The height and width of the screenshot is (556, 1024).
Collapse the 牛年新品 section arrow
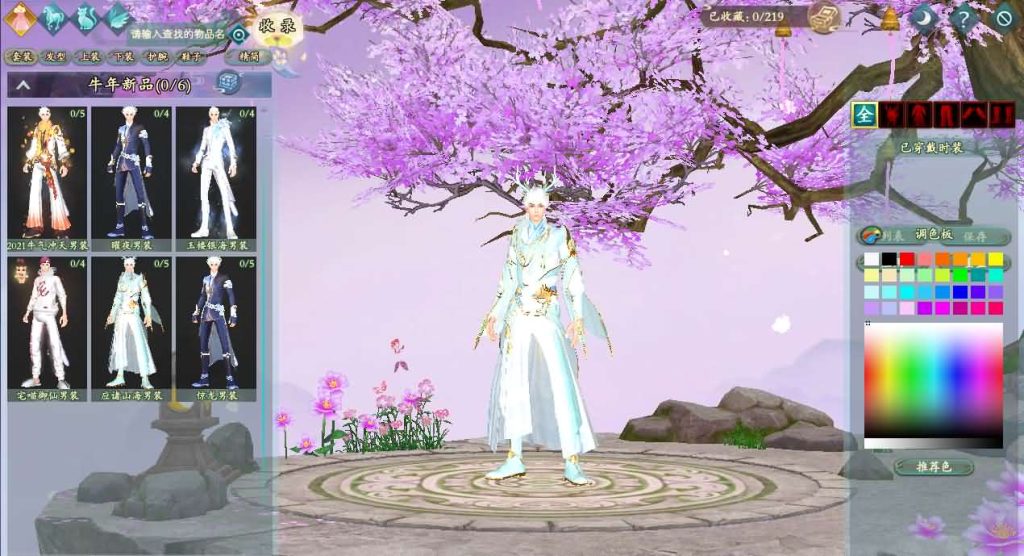23,85
